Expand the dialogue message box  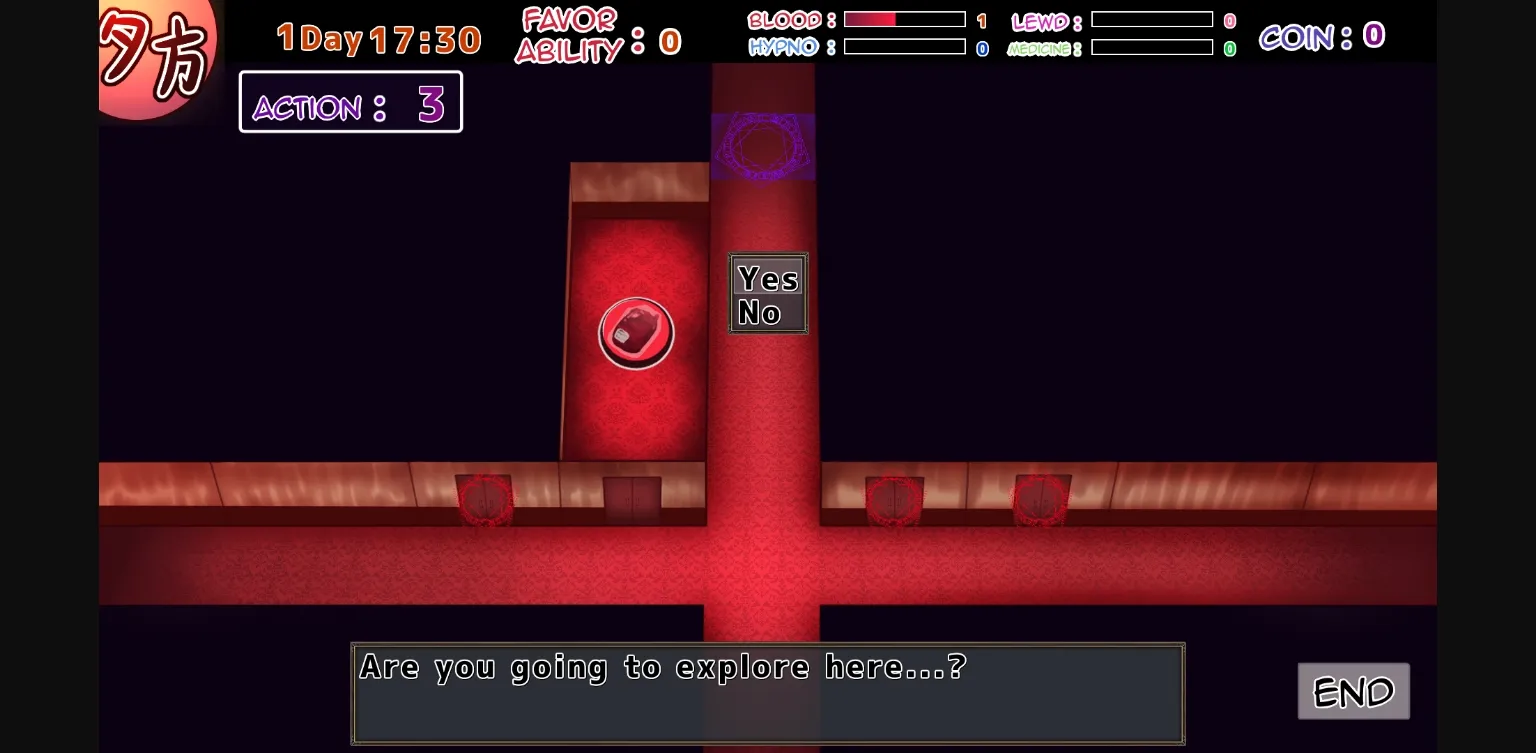[x=767, y=692]
